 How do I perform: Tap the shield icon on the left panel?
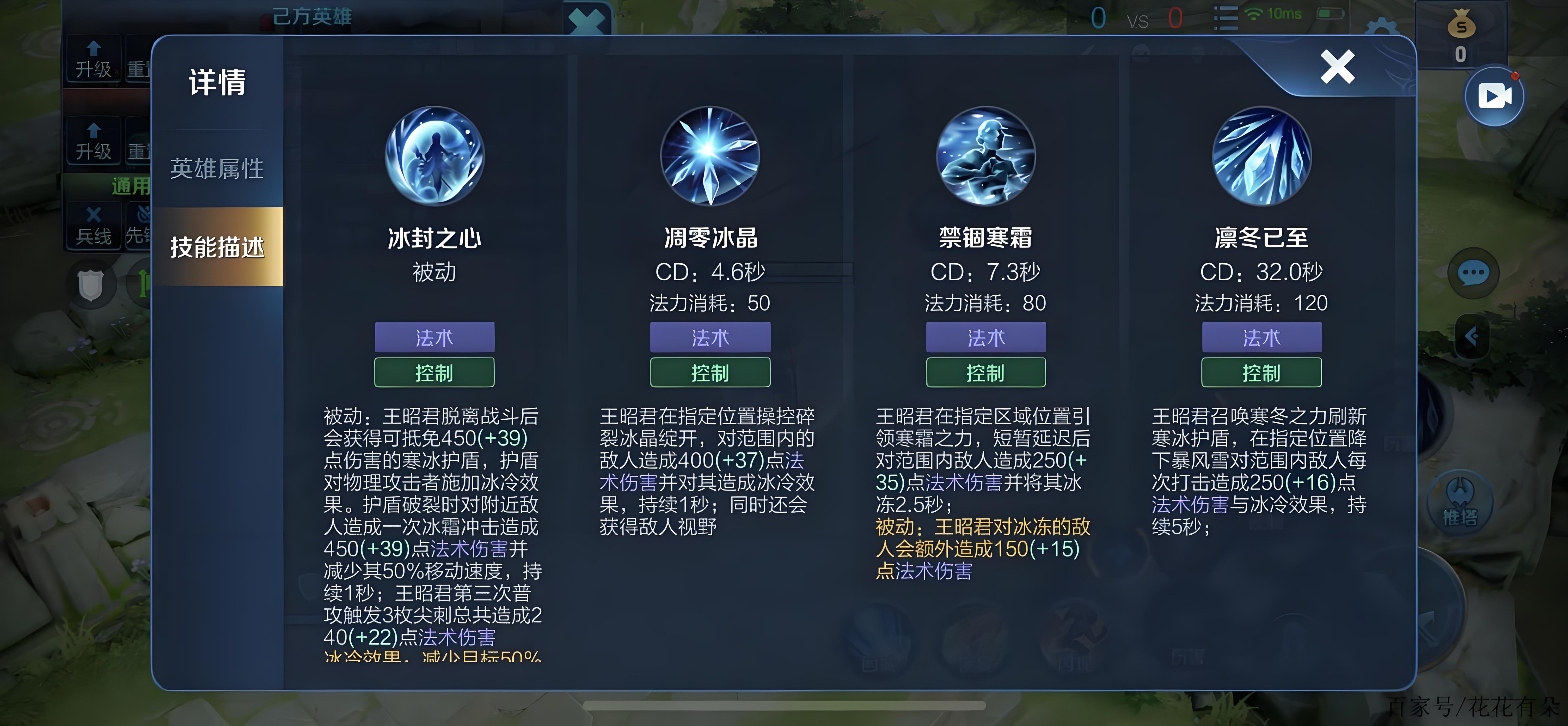coord(91,283)
